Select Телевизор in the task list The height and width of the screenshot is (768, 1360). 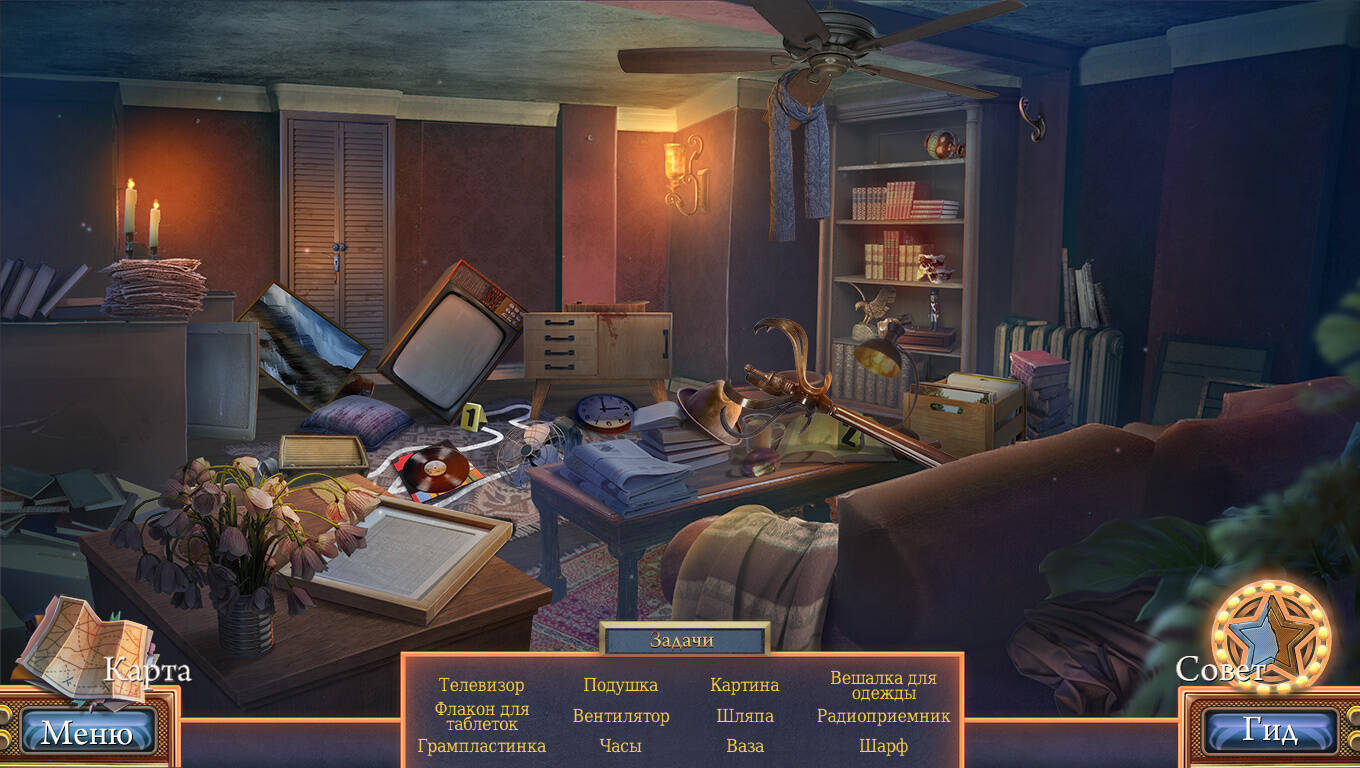pos(481,685)
